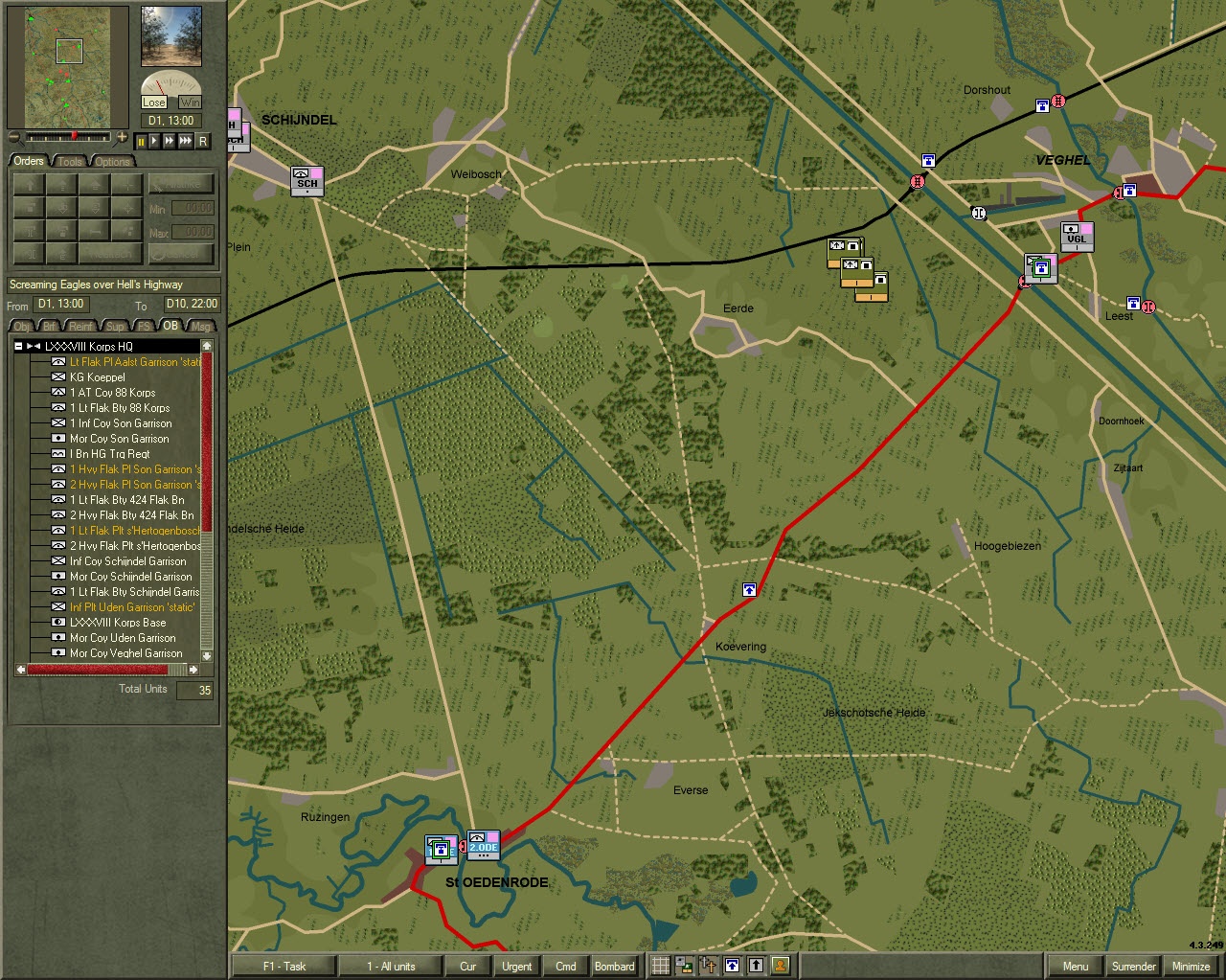Select the orange soldier toolbar icon
Viewport: 1226px width, 980px height.
coord(779,966)
